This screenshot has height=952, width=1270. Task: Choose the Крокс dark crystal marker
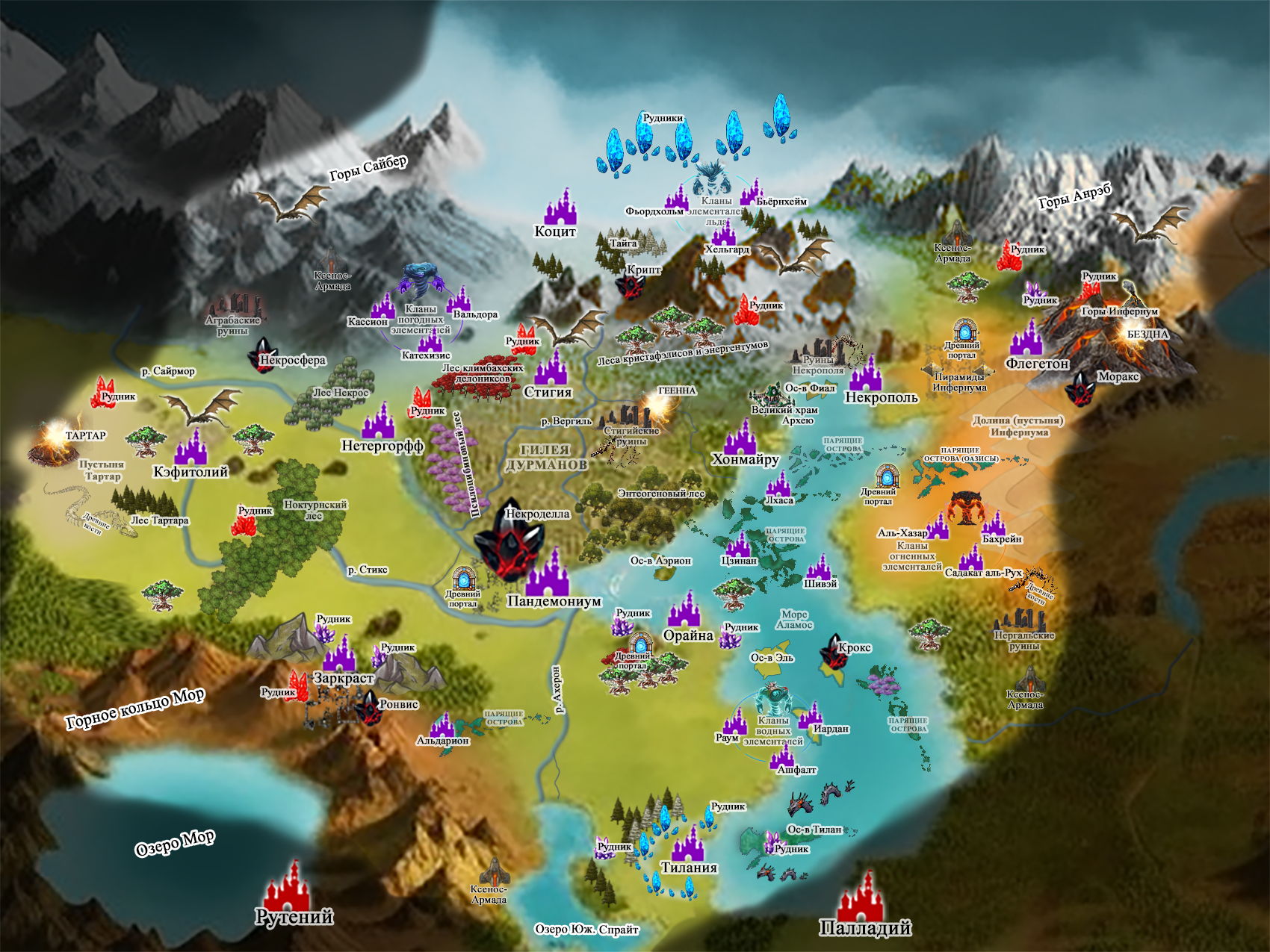(833, 652)
